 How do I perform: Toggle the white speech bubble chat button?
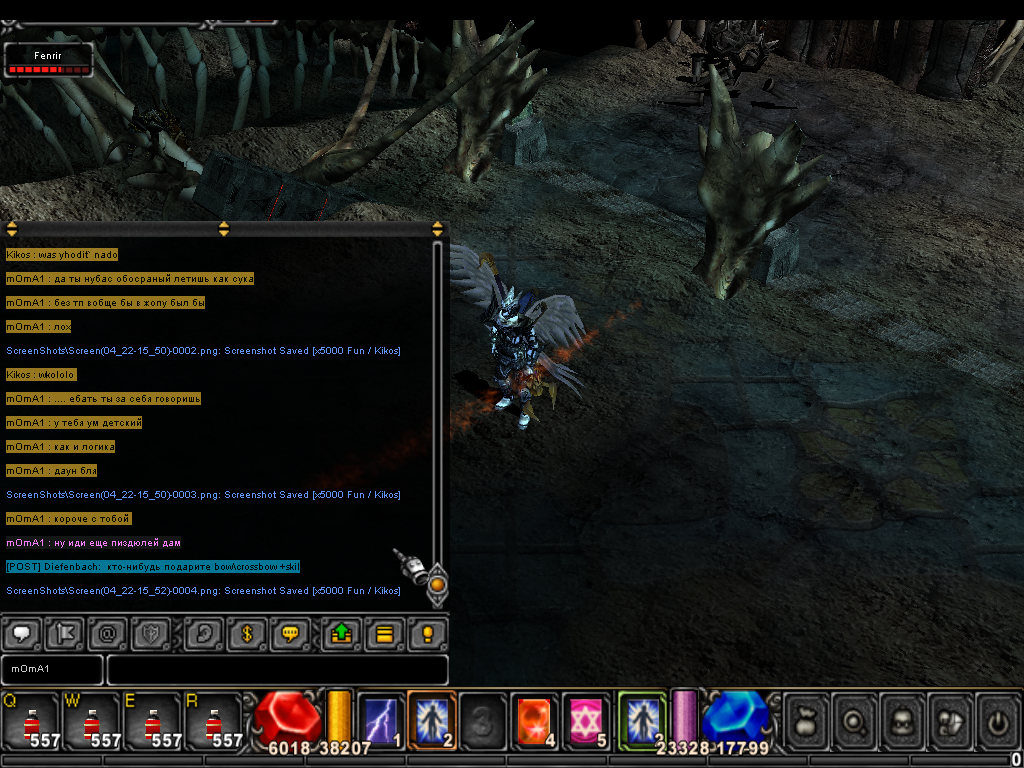(23, 634)
